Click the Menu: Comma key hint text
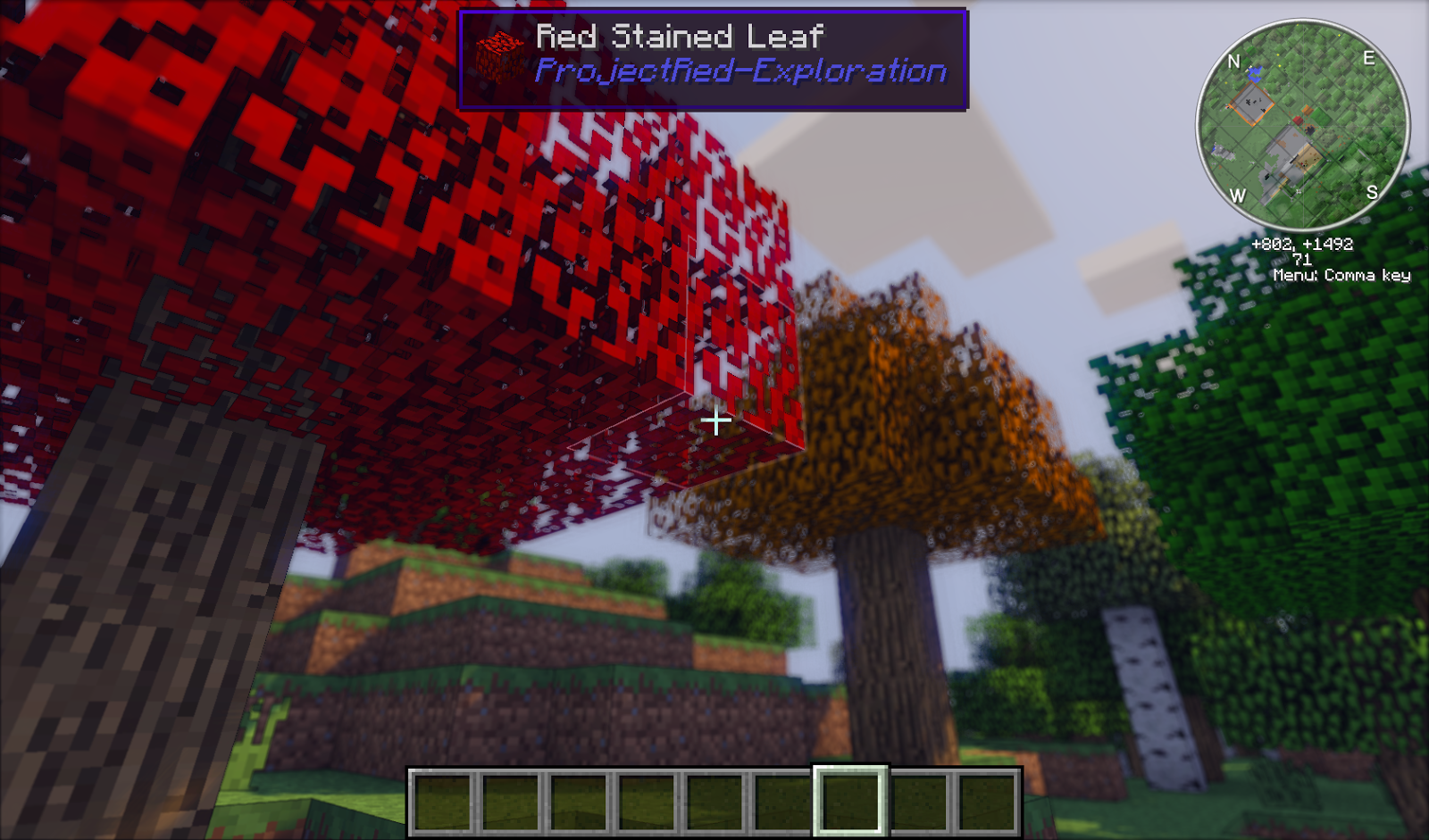This screenshot has width=1429, height=840. [1341, 277]
